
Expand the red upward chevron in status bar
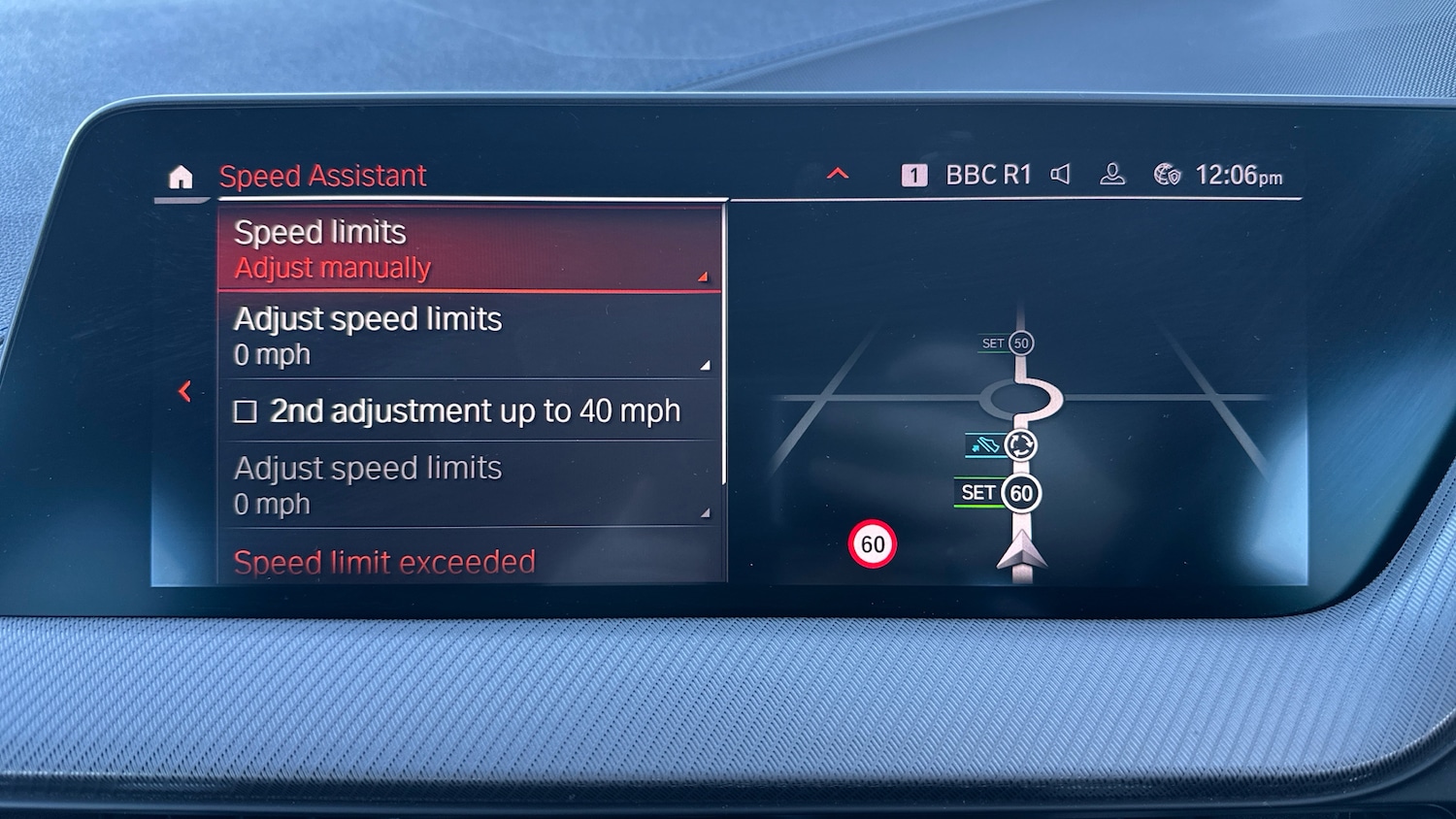(x=837, y=175)
